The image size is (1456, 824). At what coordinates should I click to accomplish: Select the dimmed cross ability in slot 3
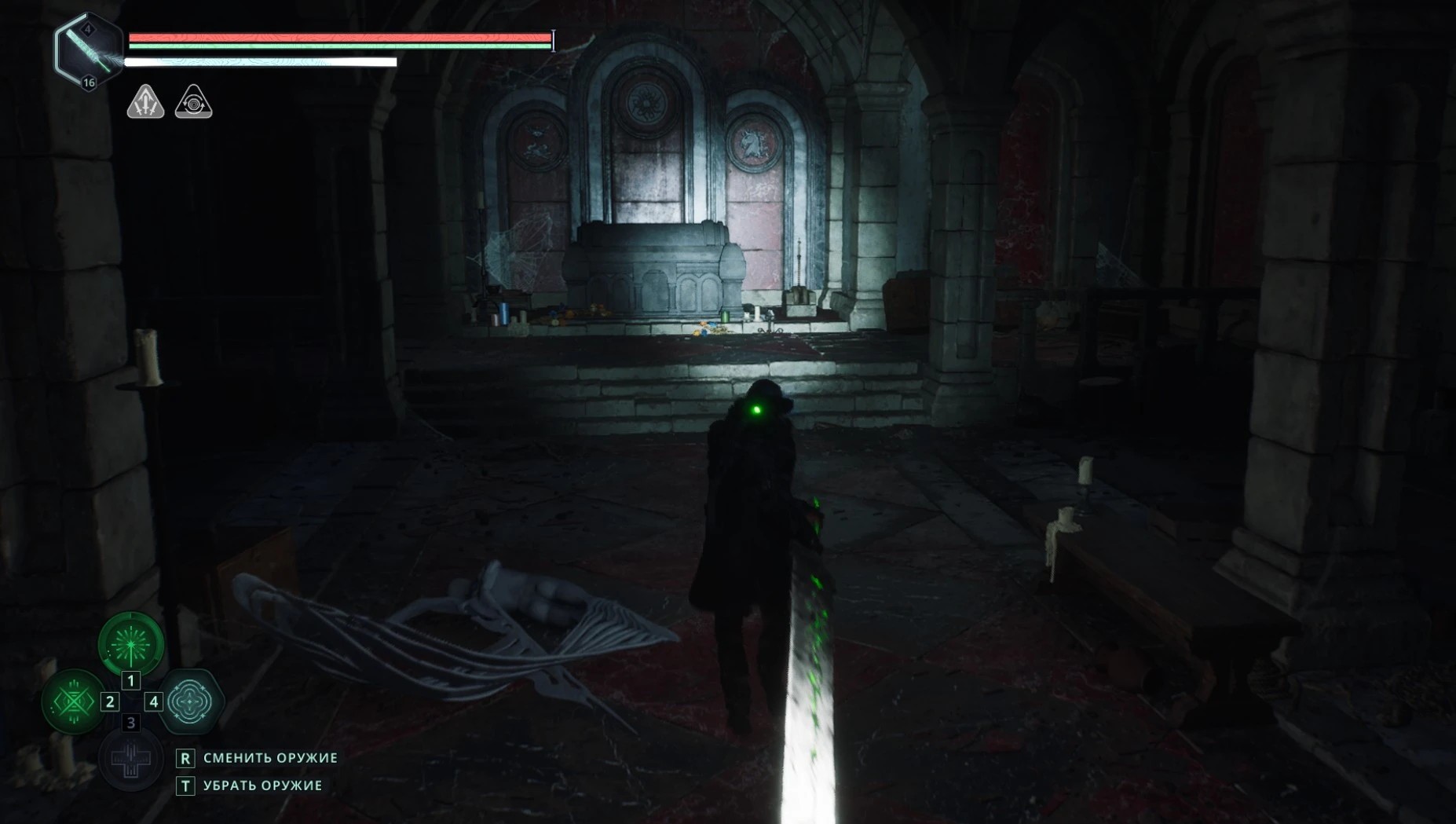131,760
